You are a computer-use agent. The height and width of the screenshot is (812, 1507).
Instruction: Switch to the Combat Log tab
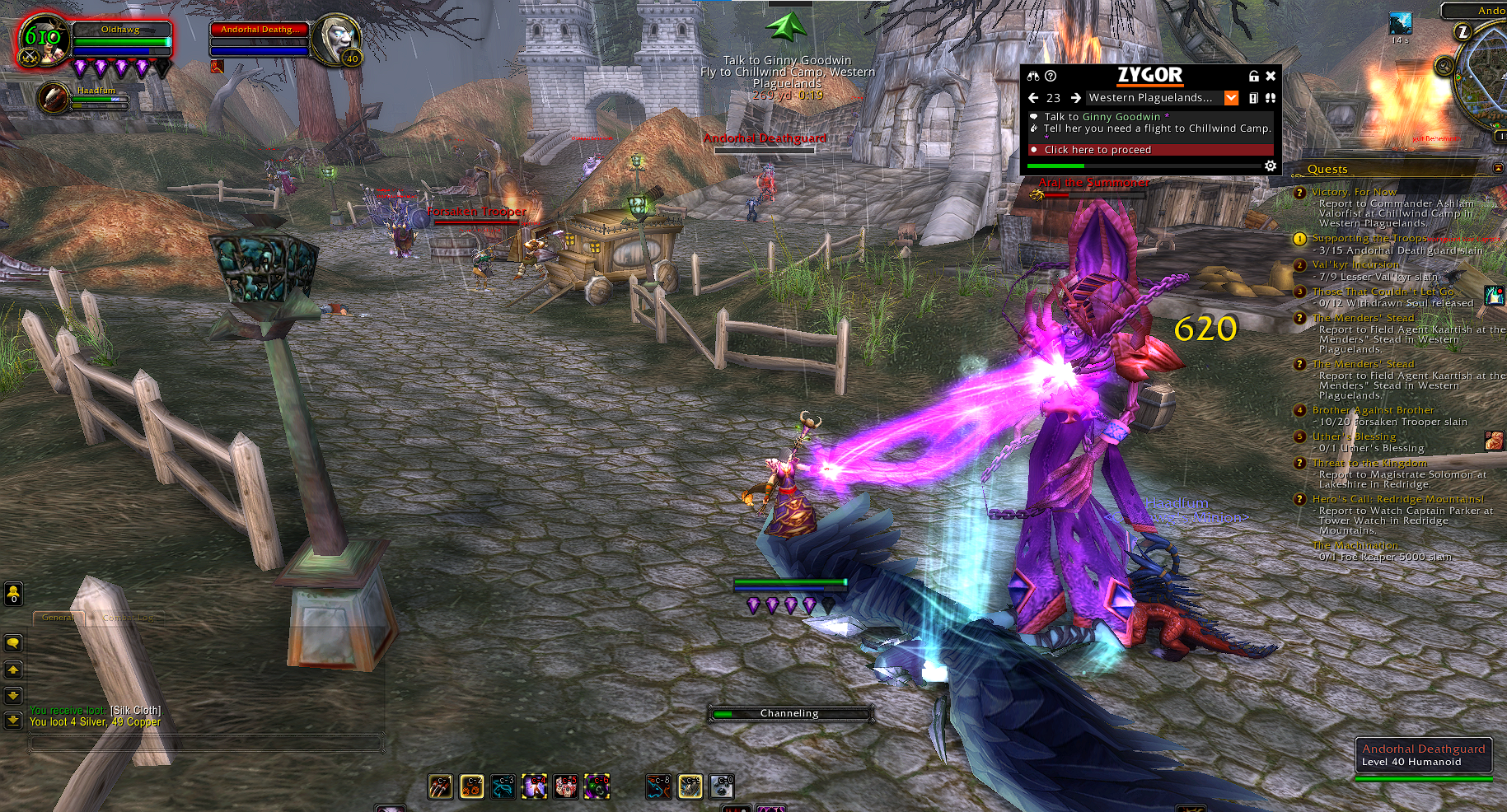pos(128,617)
